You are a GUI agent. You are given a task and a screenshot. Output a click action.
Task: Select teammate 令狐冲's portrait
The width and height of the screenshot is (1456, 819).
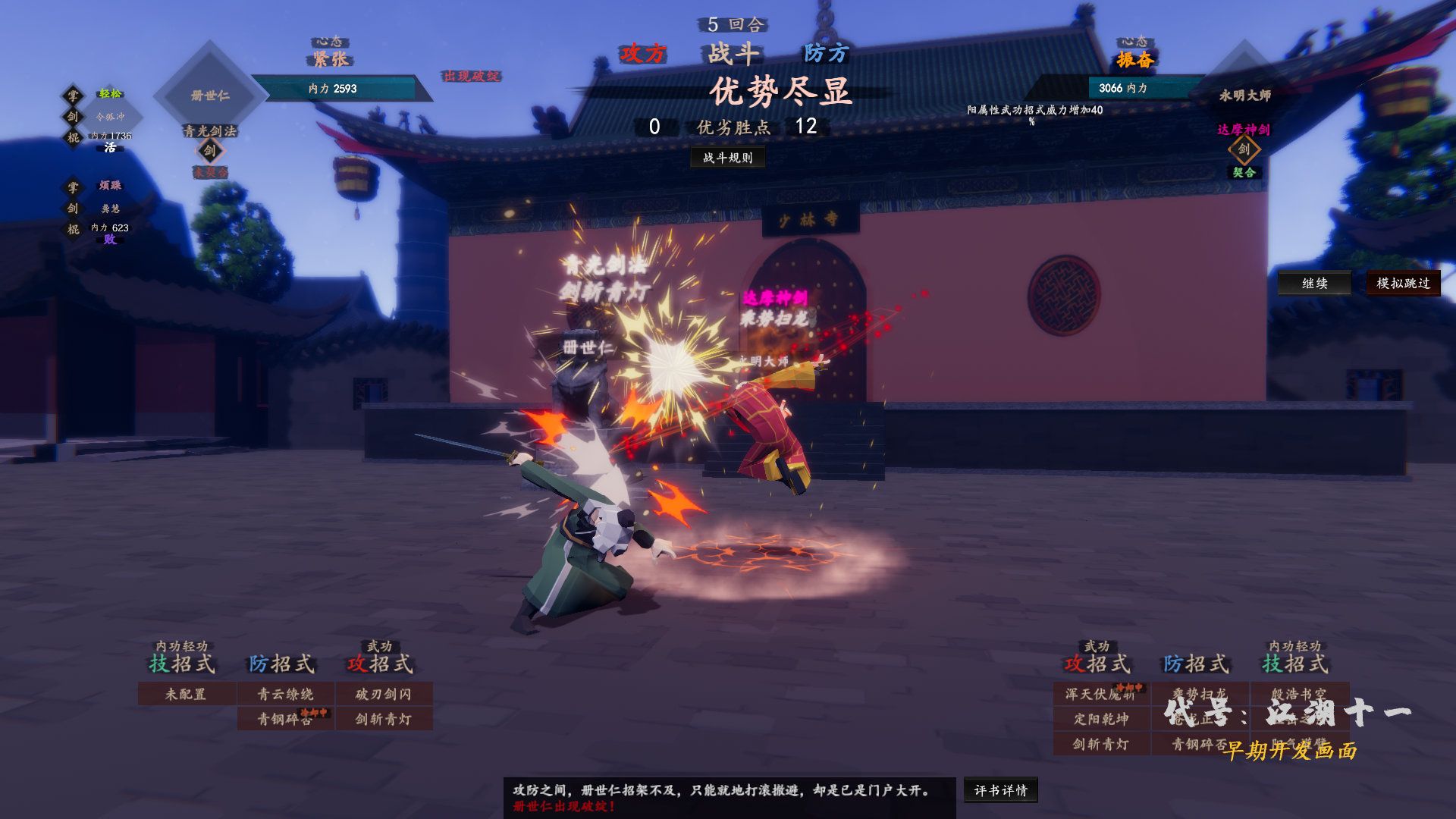(111, 117)
